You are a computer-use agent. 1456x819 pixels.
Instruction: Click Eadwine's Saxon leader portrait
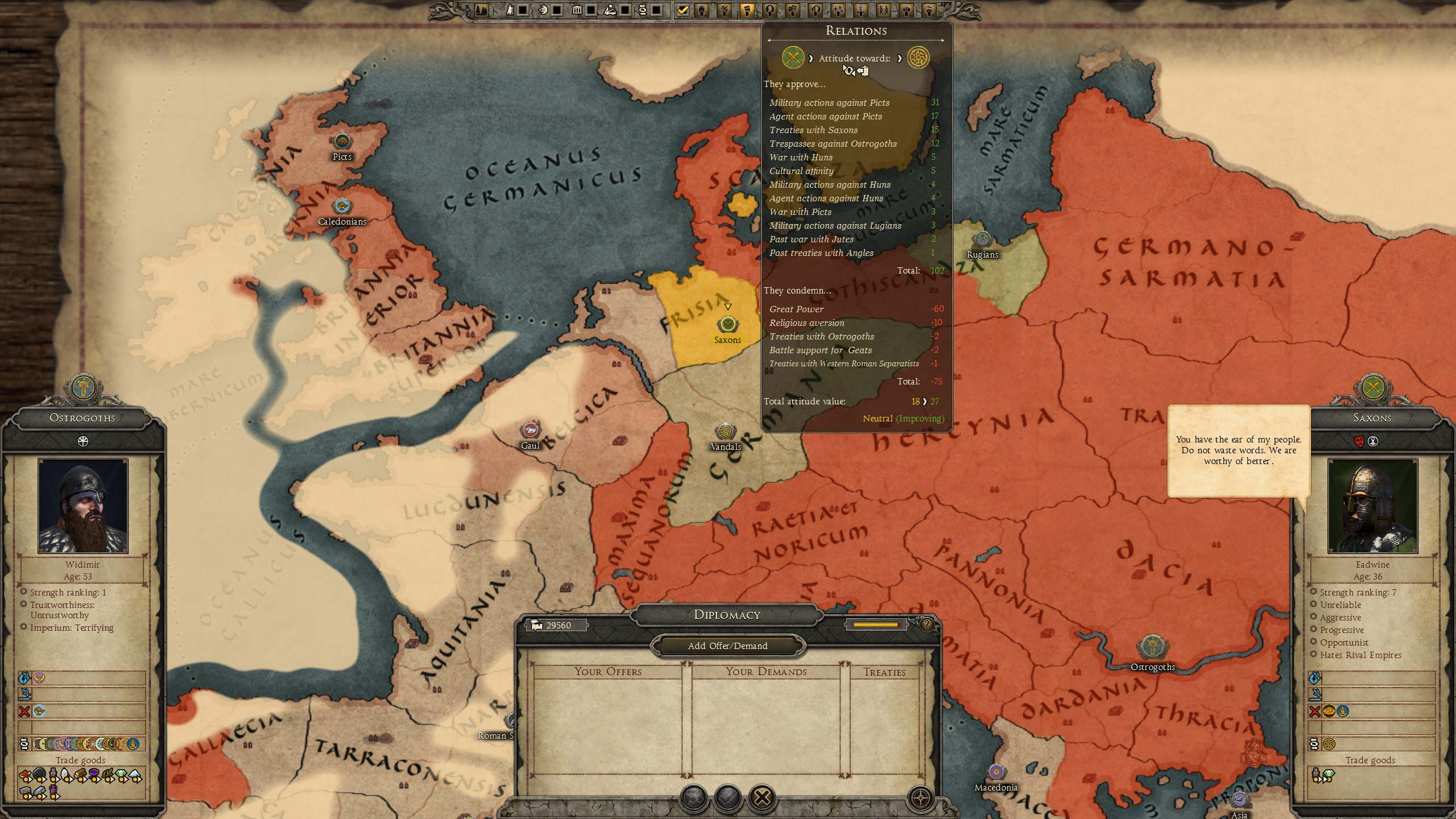[x=1372, y=506]
